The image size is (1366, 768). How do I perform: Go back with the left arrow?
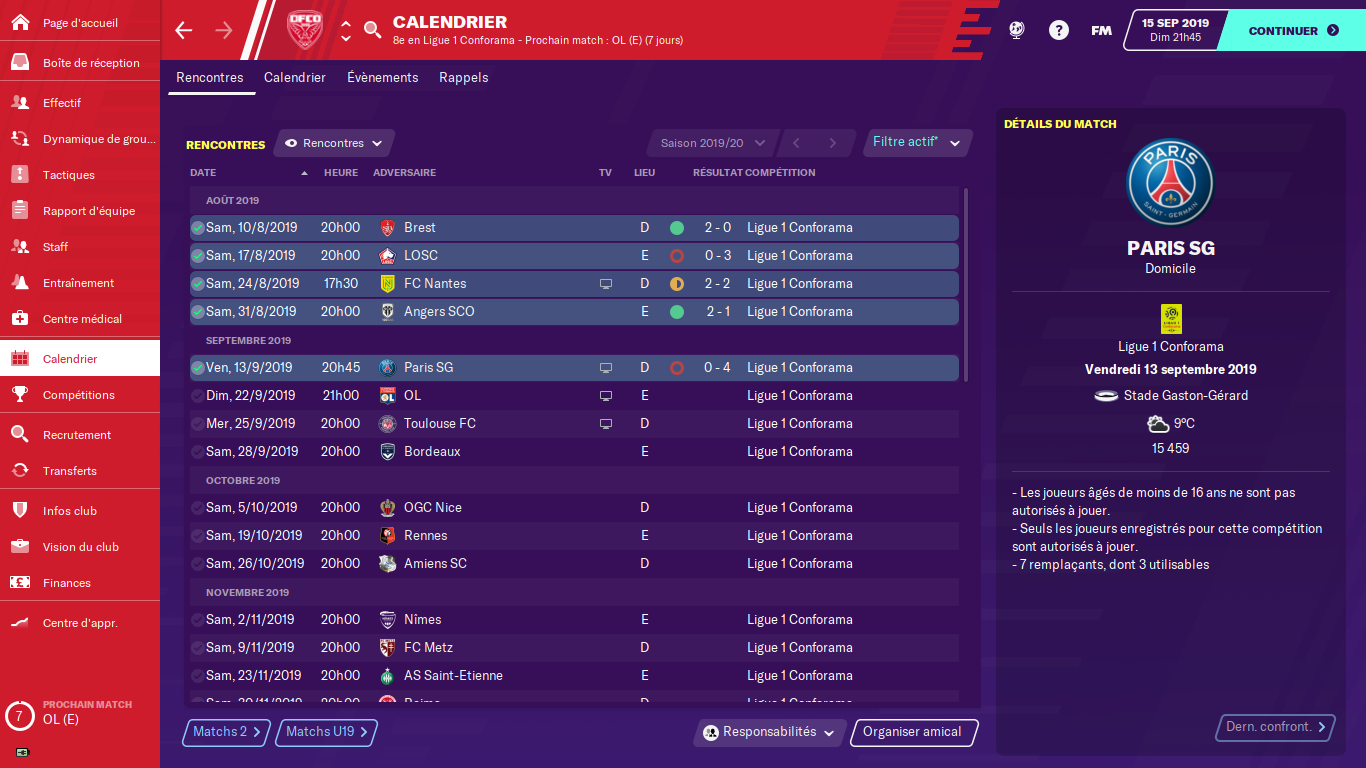point(183,30)
